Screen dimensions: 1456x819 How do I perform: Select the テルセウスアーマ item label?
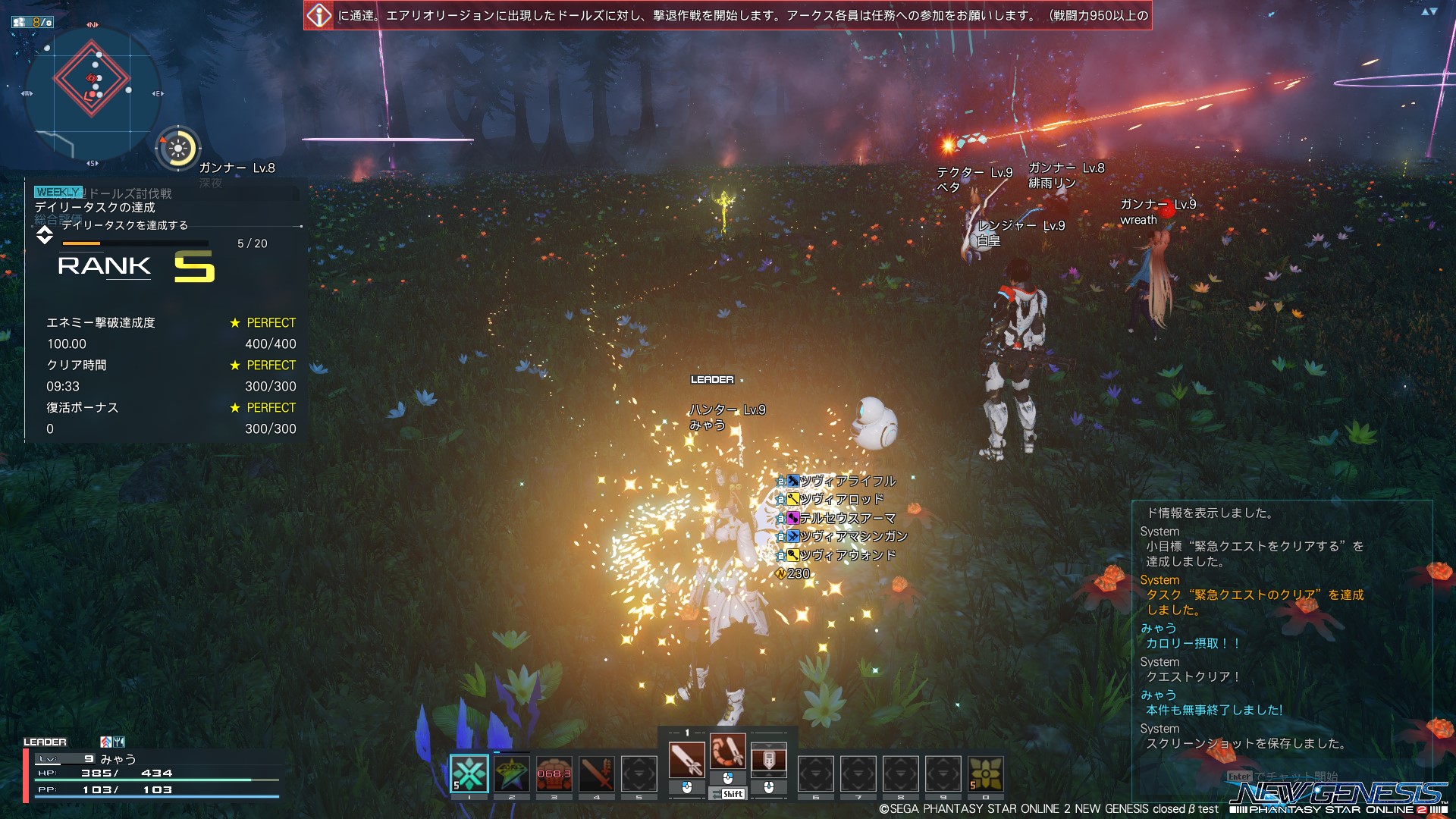tap(847, 518)
